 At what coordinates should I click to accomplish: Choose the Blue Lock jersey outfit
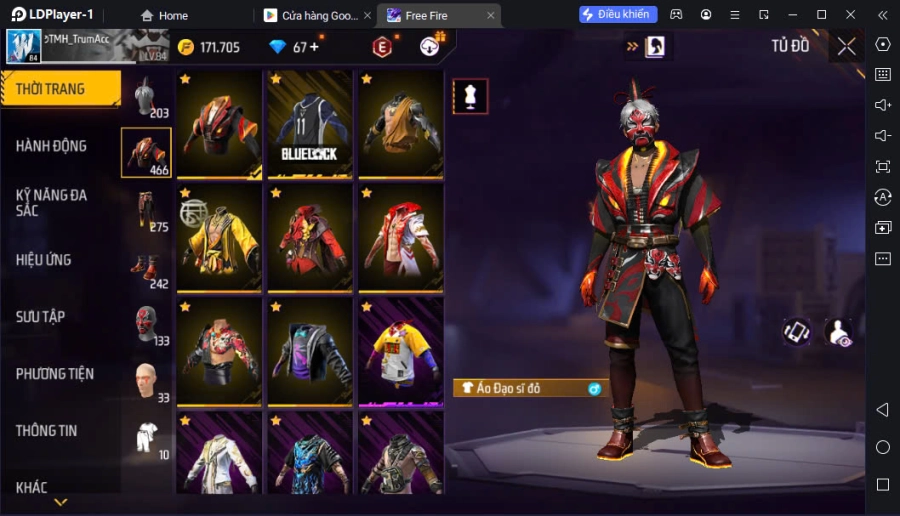310,125
